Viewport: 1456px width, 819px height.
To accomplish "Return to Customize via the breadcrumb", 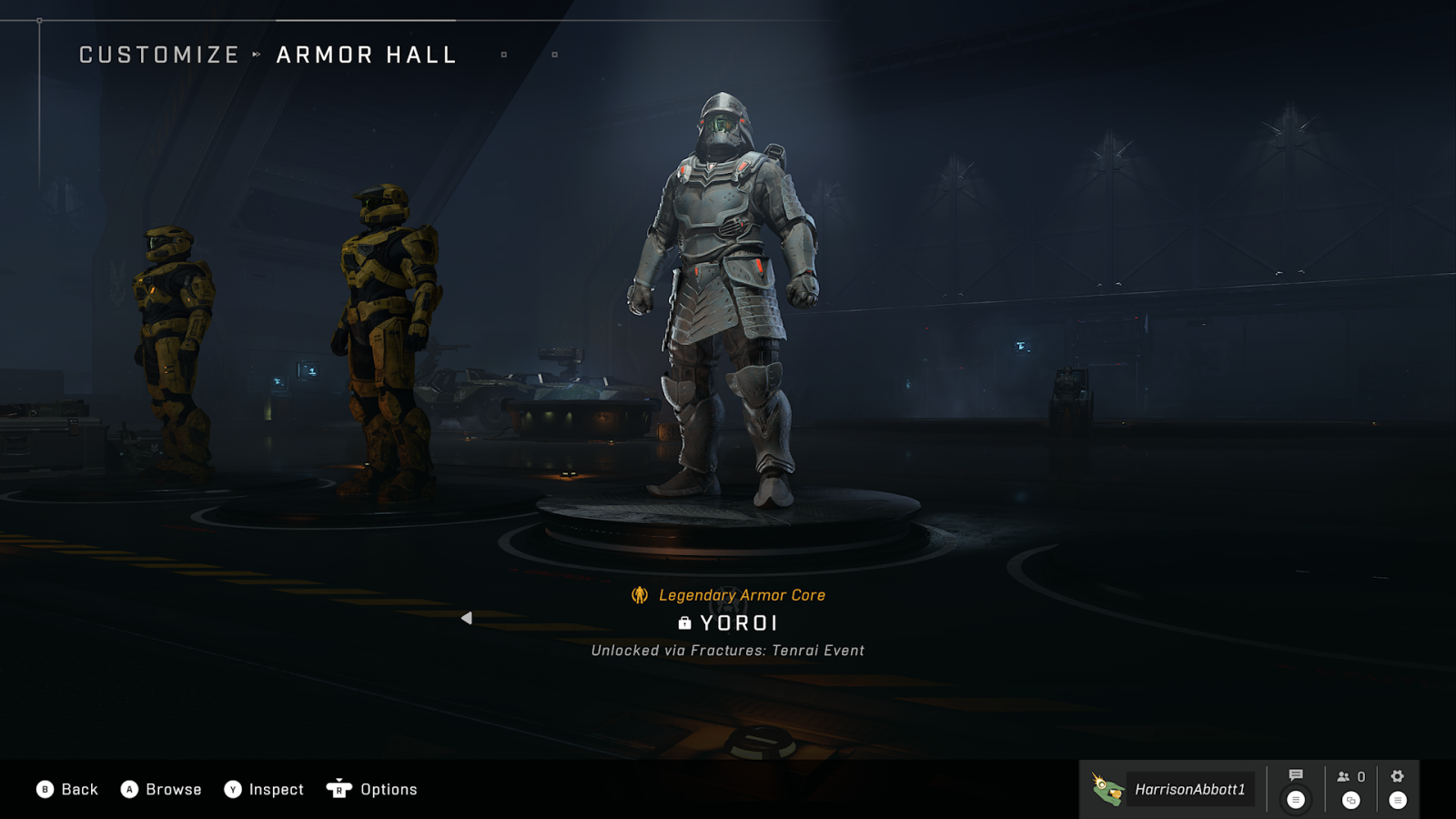I will [x=159, y=56].
